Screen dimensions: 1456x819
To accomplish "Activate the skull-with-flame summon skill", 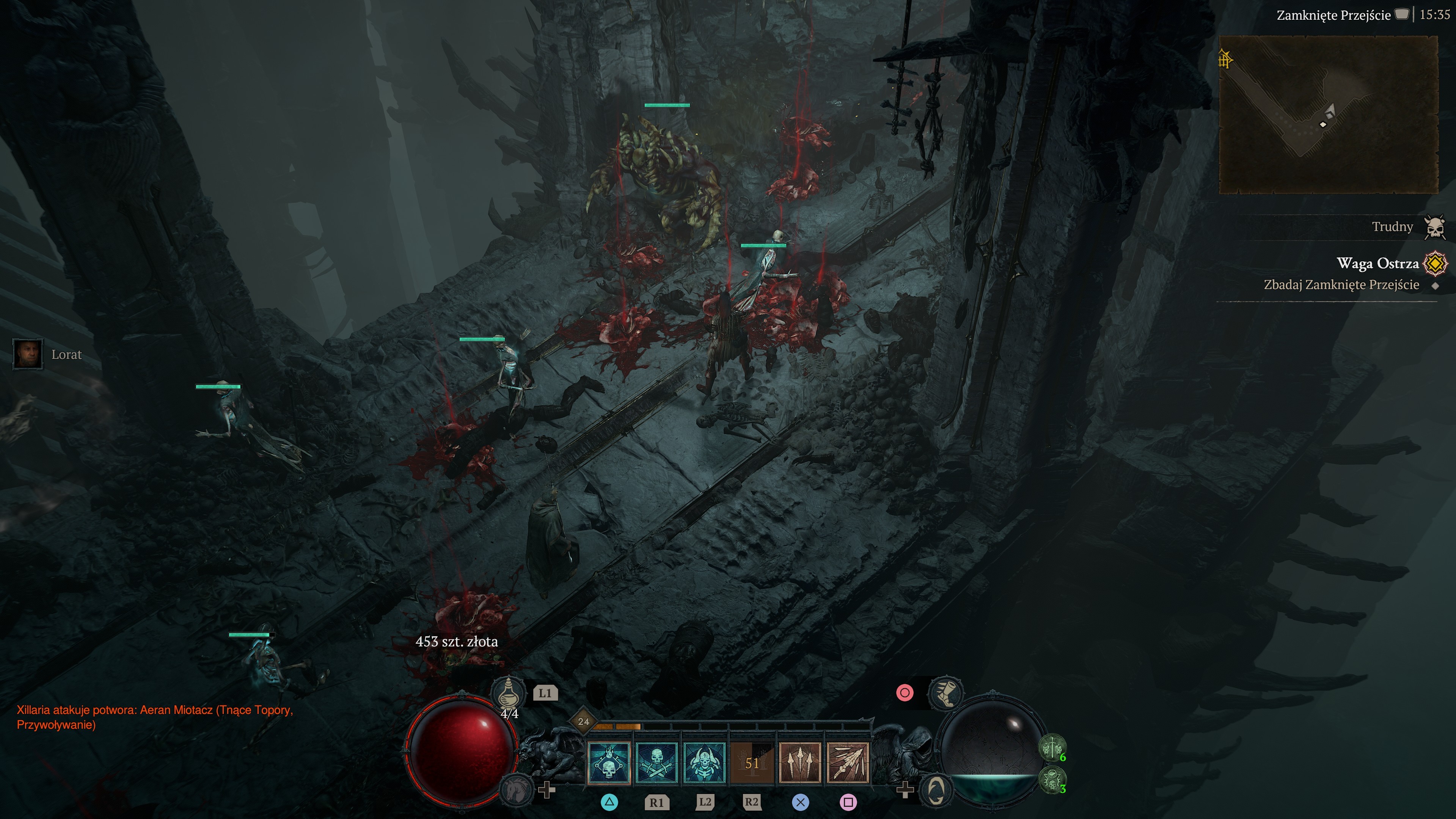I will click(x=609, y=763).
